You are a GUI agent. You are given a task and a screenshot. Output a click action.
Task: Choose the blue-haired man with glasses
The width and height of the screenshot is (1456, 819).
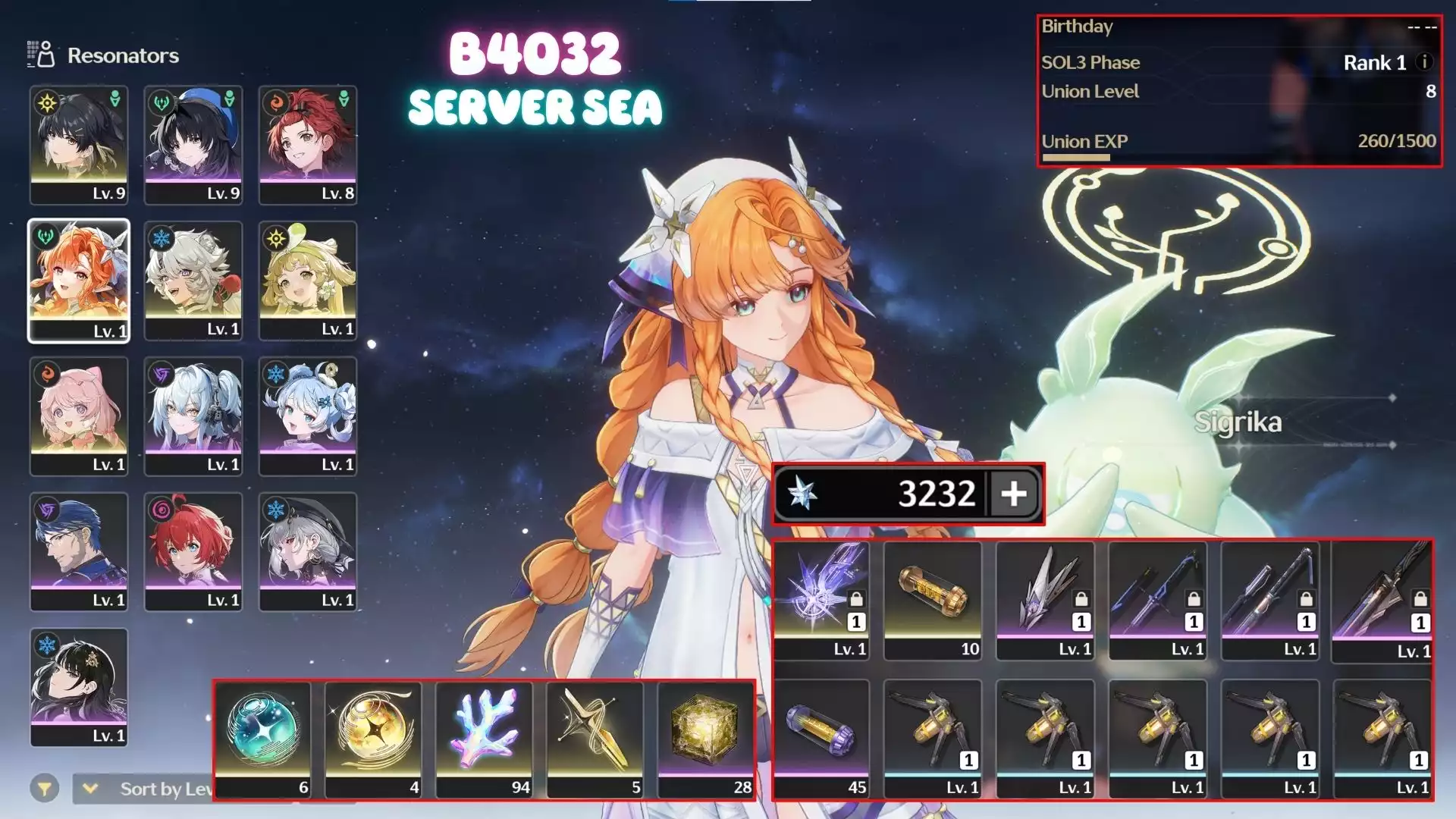79,551
